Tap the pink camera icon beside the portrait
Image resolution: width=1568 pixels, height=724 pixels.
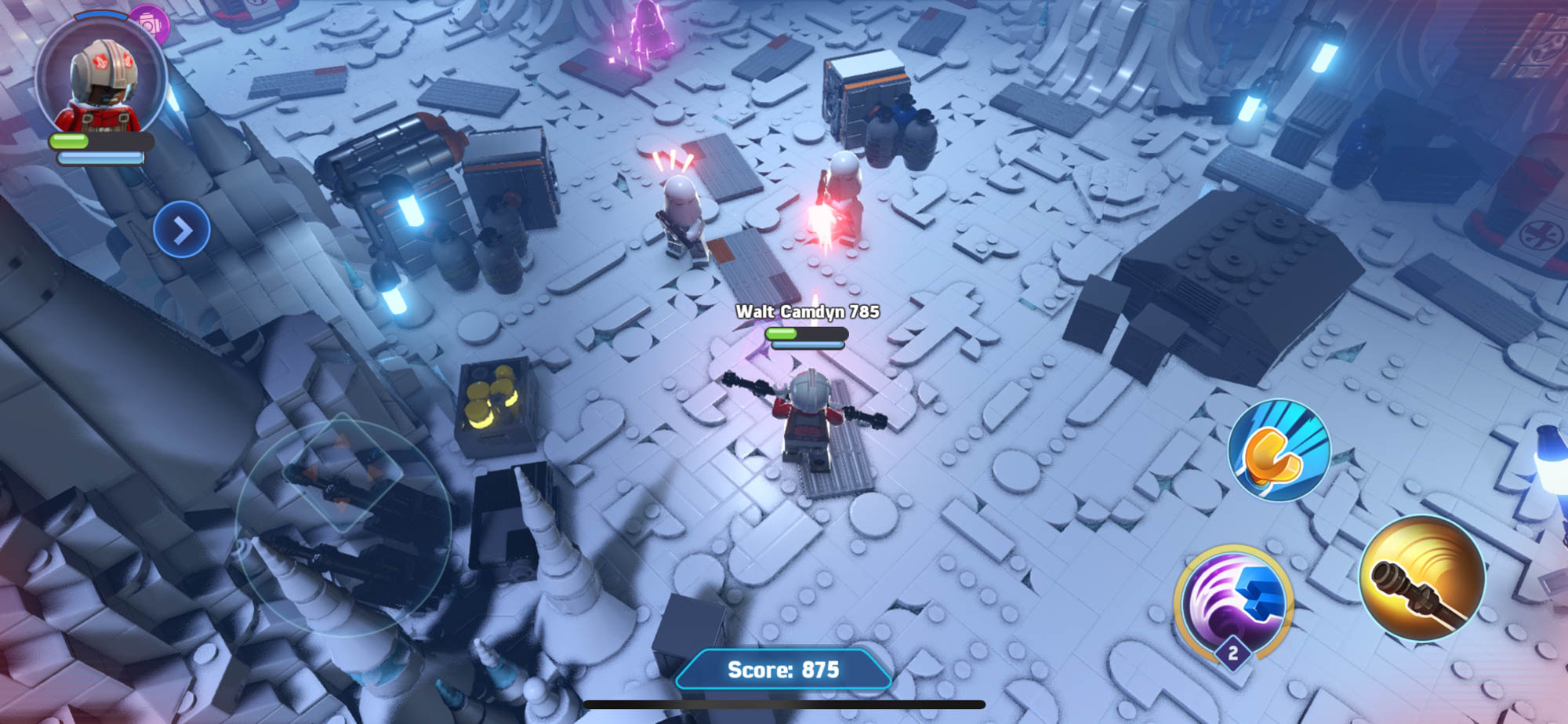(149, 24)
